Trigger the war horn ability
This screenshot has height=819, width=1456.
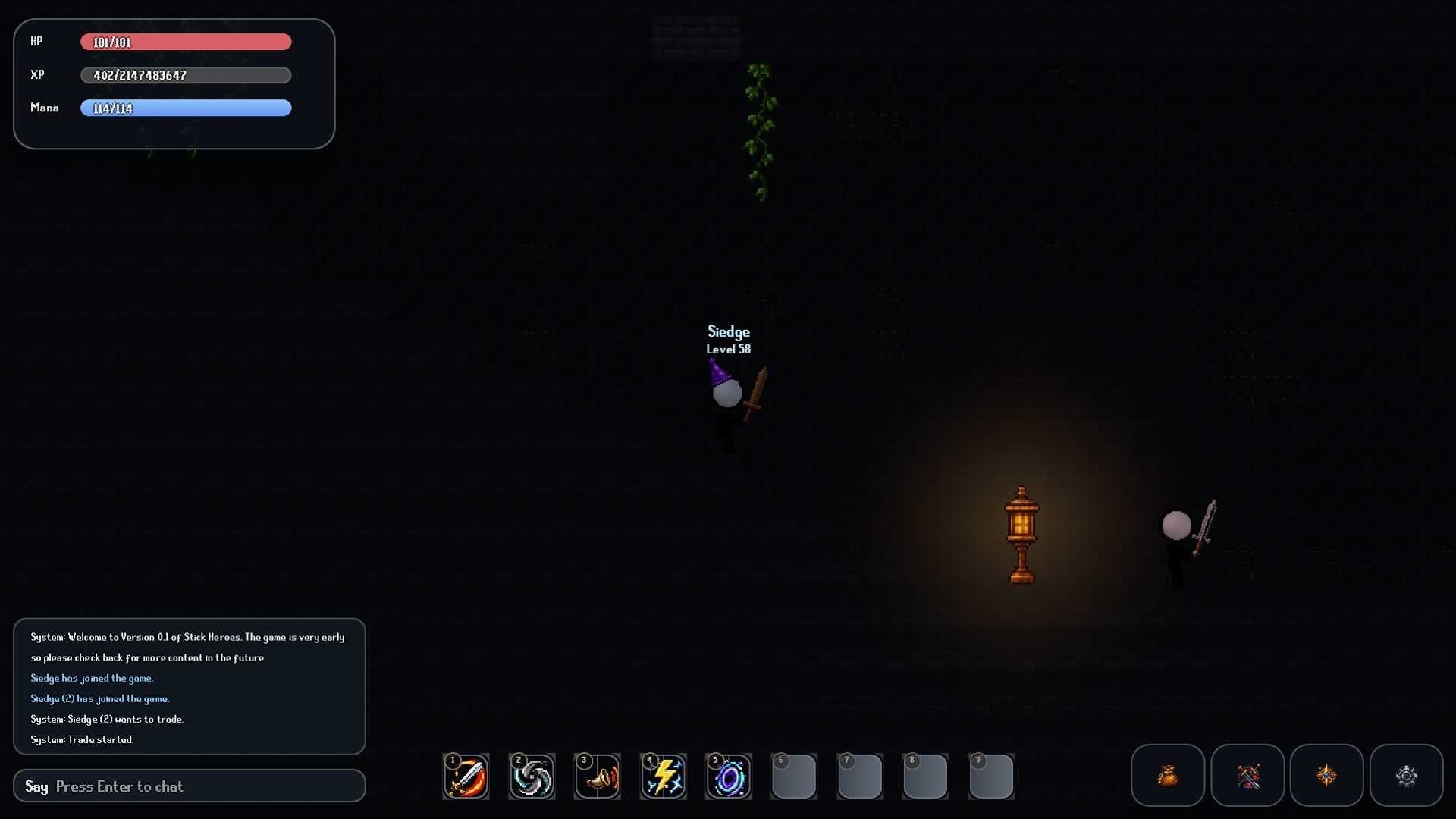pos(598,777)
